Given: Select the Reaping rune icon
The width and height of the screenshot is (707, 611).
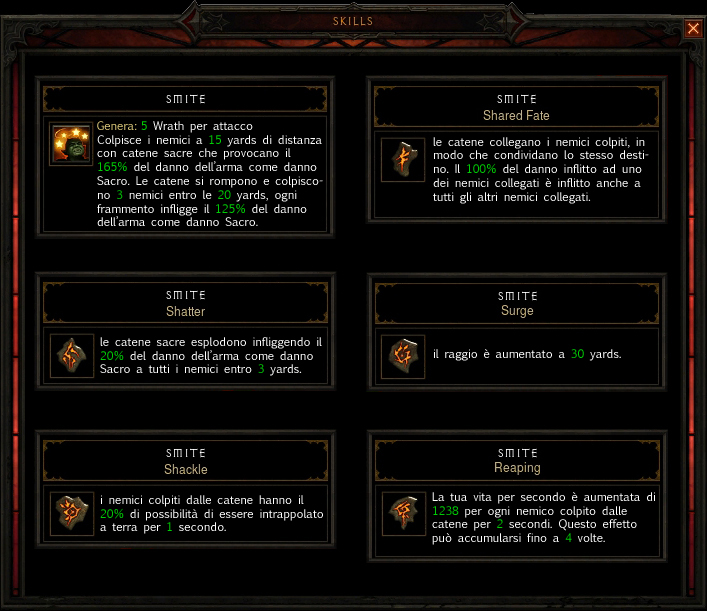Looking at the screenshot, I should pos(401,514).
